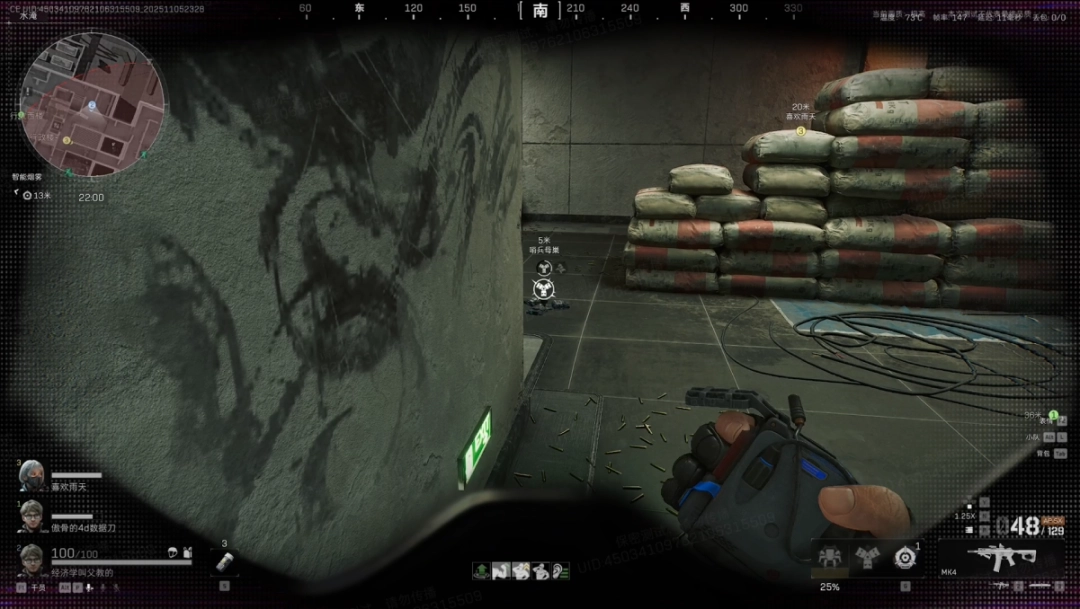Activate the spider drone ability at 25%
Image resolution: width=1080 pixels, height=609 pixels.
click(x=830, y=558)
